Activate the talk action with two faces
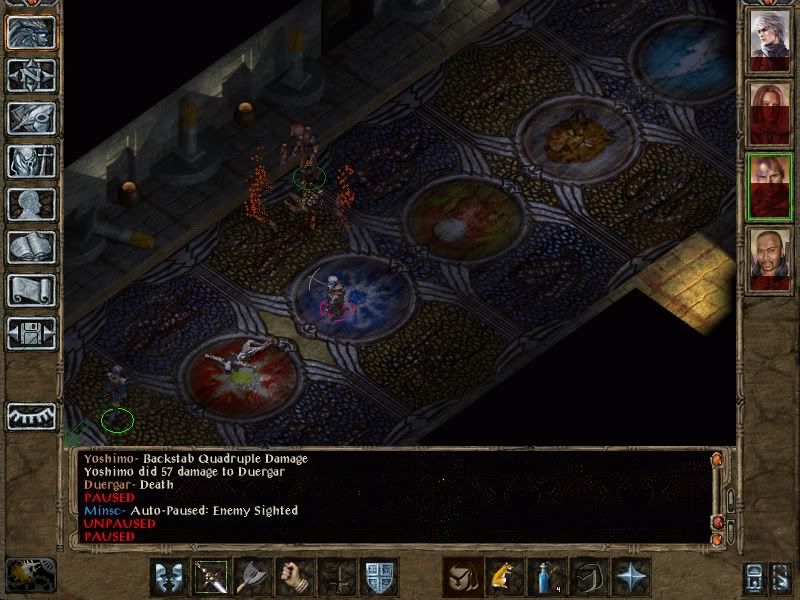The height and width of the screenshot is (600, 800). click(169, 577)
